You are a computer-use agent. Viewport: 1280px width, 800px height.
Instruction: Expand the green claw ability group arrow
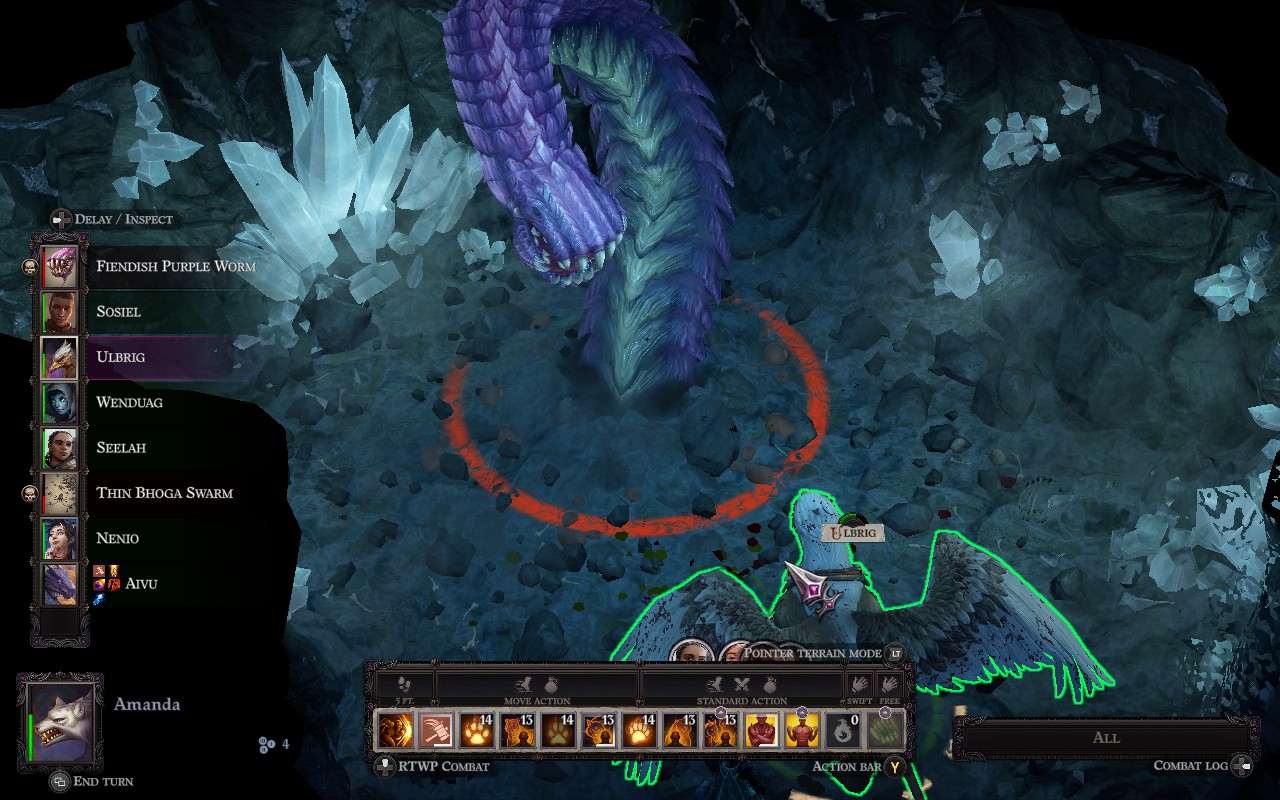point(884,712)
